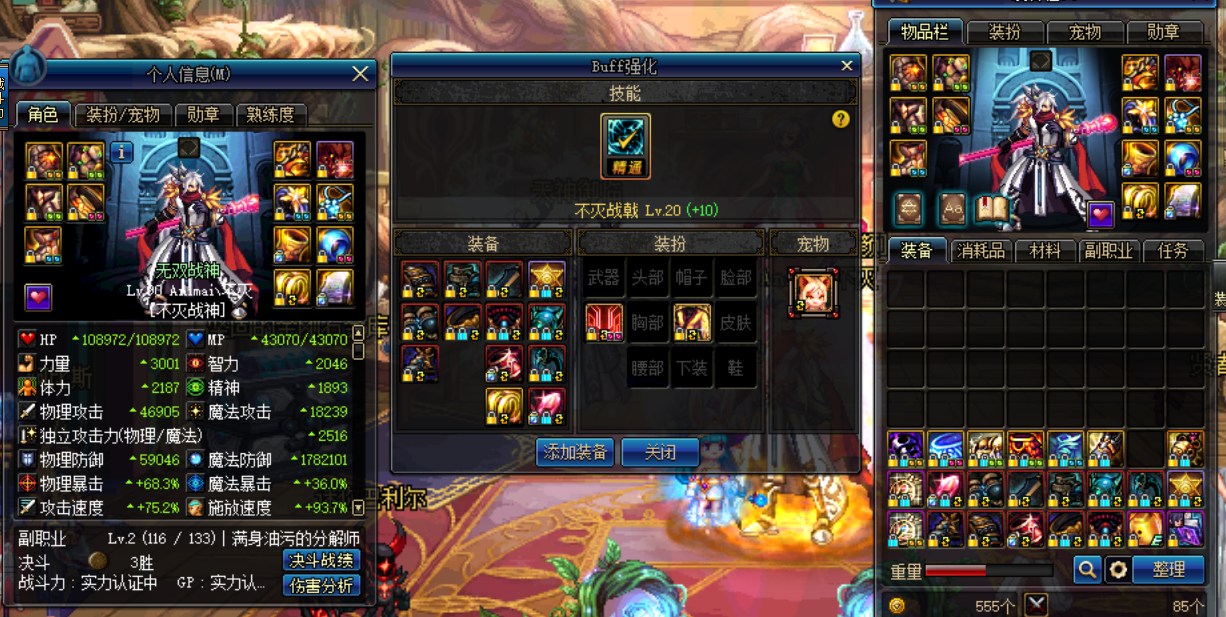Switch to the 装扮/宠物 tab
This screenshot has height=617, width=1226.
pyautogui.click(x=123, y=115)
